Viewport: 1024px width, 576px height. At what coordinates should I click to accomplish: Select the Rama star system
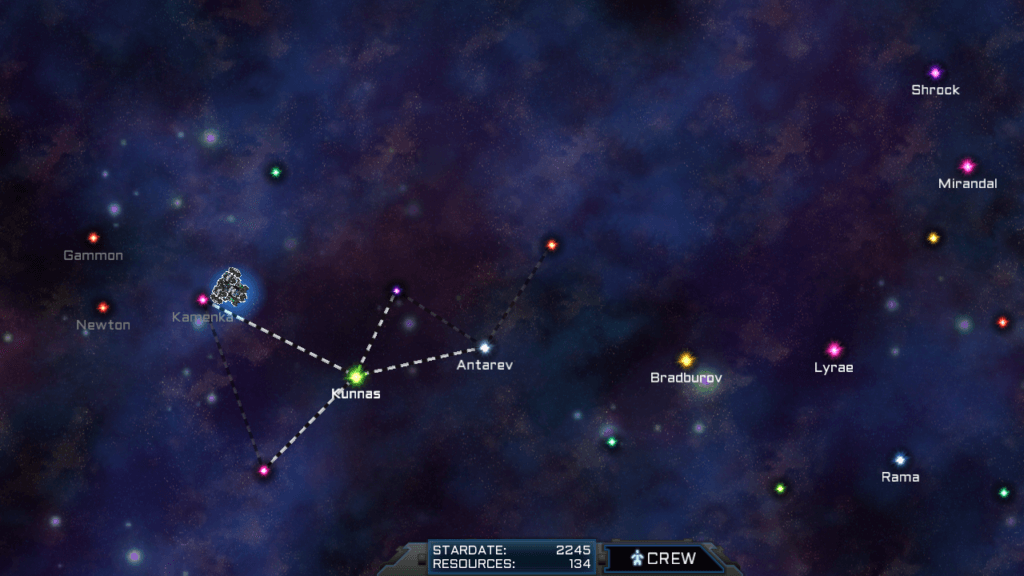click(x=900, y=460)
